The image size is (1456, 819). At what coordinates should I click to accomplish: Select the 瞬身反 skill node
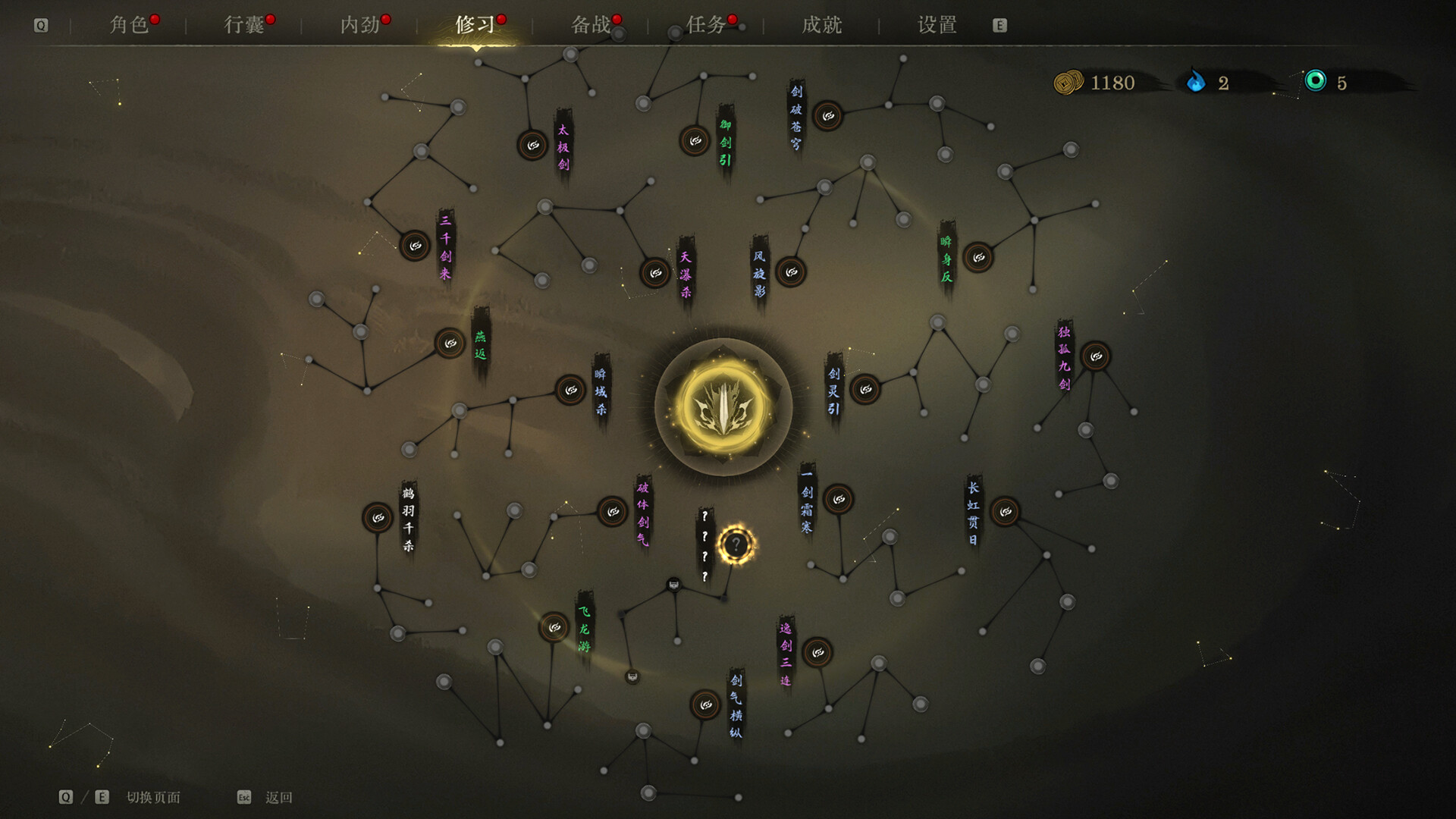click(x=978, y=258)
